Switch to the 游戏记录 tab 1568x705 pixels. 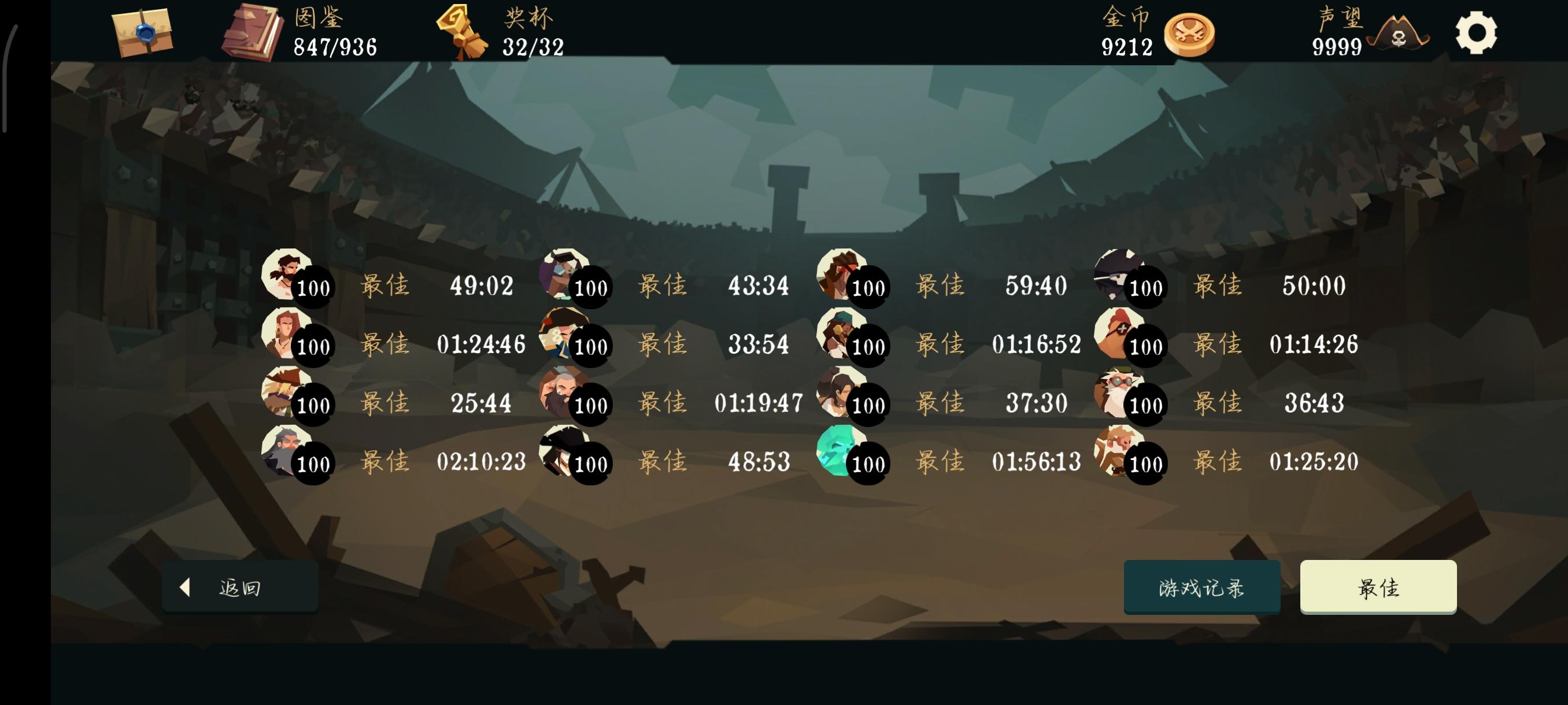click(x=1202, y=587)
